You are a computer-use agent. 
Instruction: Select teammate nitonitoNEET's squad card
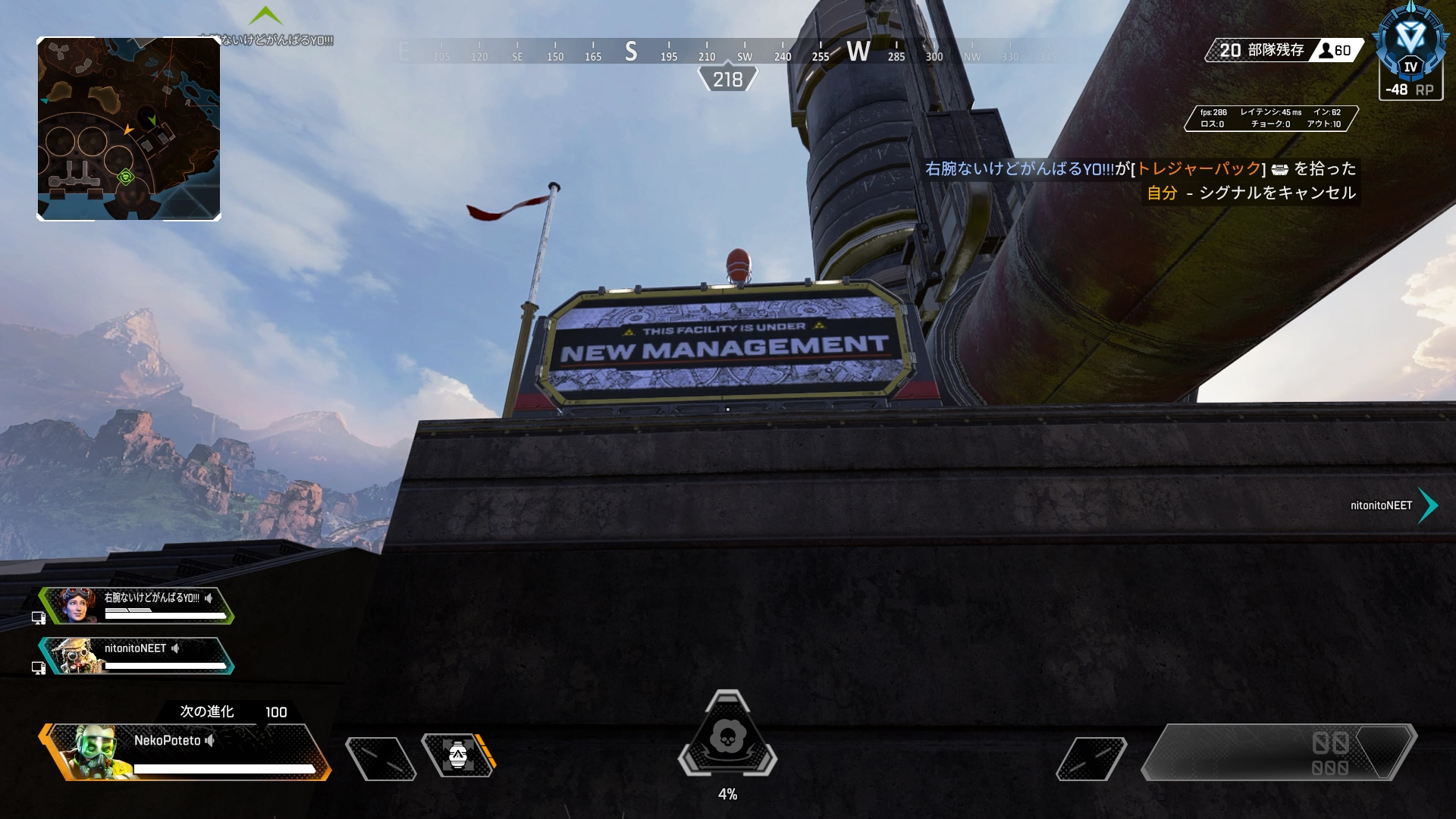pos(138,656)
